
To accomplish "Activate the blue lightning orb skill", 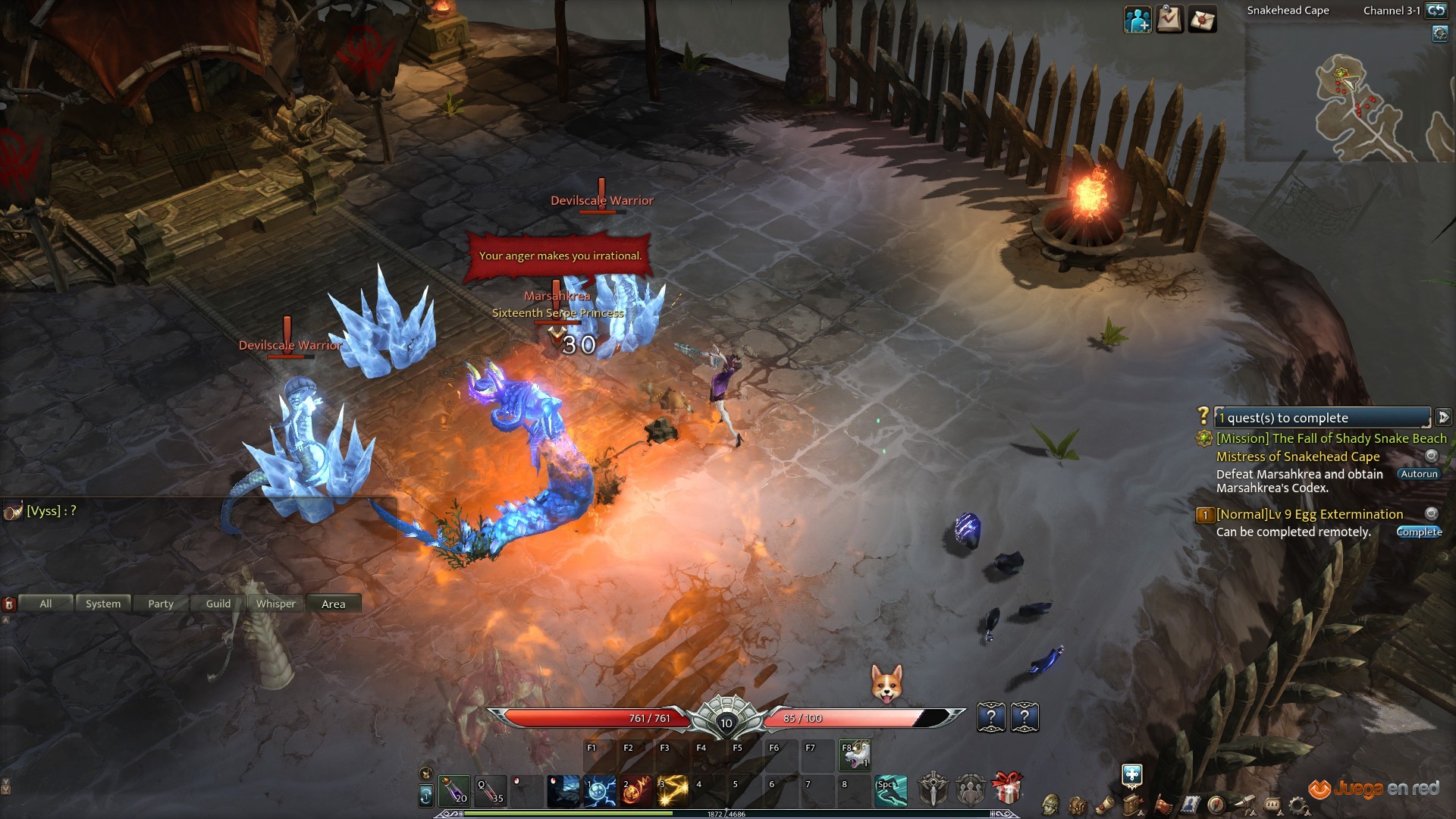I will coord(601,790).
